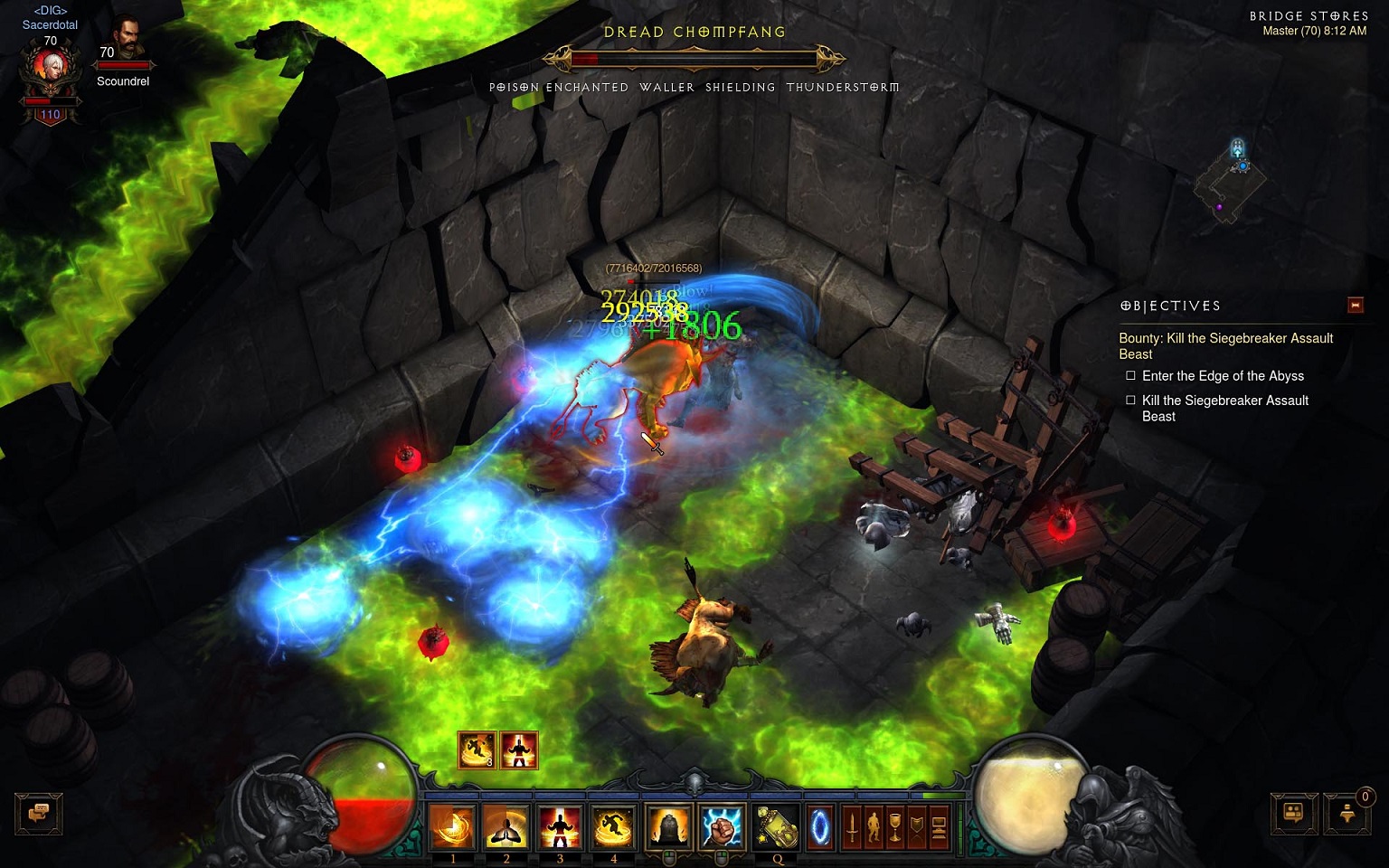The height and width of the screenshot is (868, 1389).
Task: Open the social friends list button
Action: [1293, 813]
